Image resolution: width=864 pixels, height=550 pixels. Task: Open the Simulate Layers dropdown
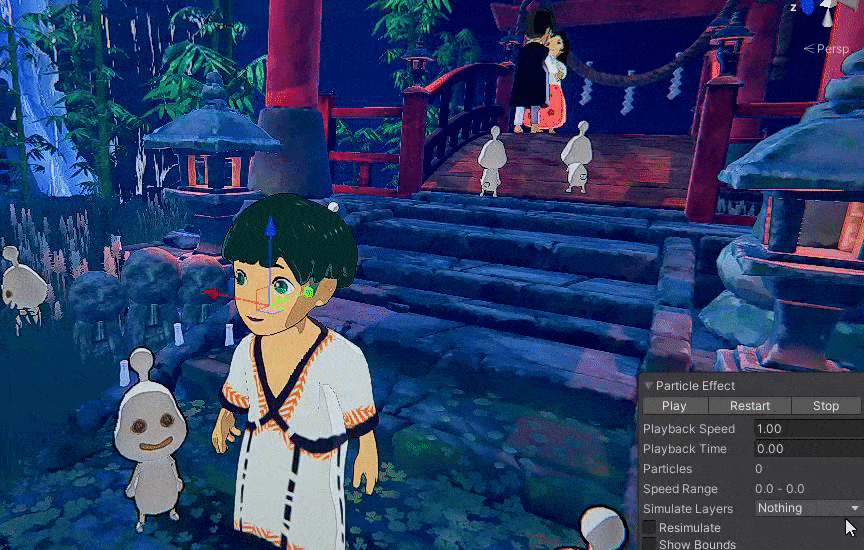807,508
